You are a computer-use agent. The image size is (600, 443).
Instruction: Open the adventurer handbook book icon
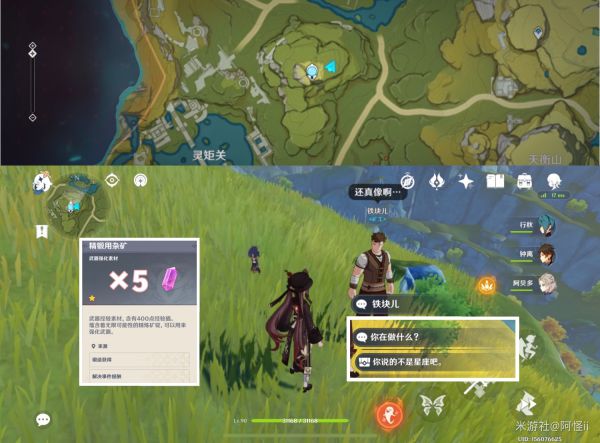pos(495,181)
